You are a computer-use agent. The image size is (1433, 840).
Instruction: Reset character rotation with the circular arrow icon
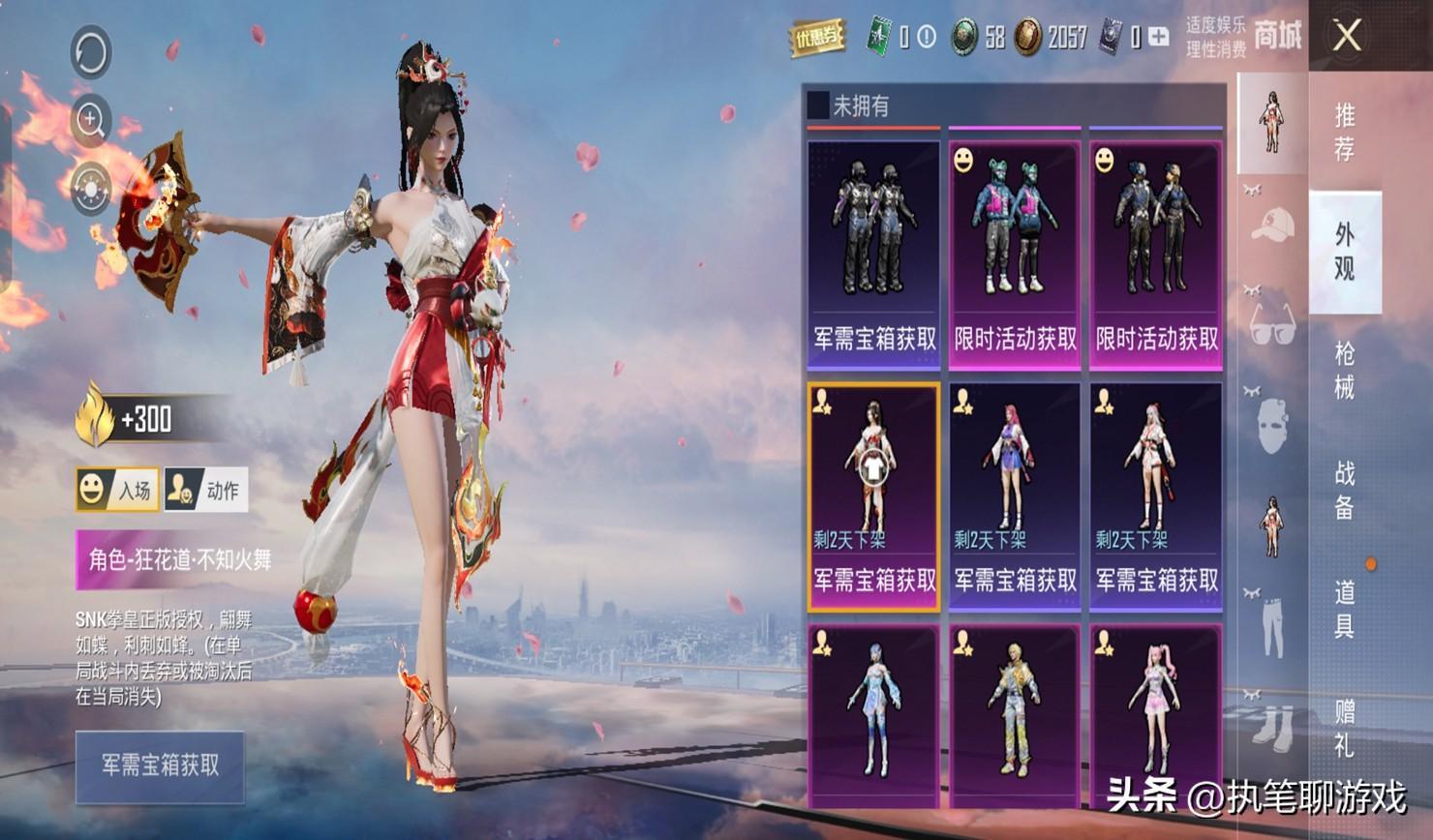tap(91, 52)
